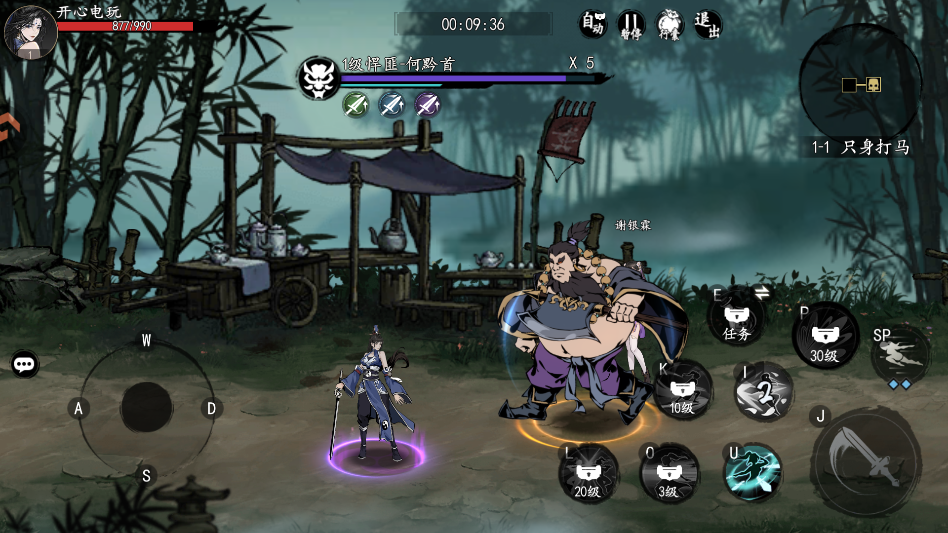The image size is (948, 533).
Task: Exit the stage with the 退出 button
Action: coord(707,24)
